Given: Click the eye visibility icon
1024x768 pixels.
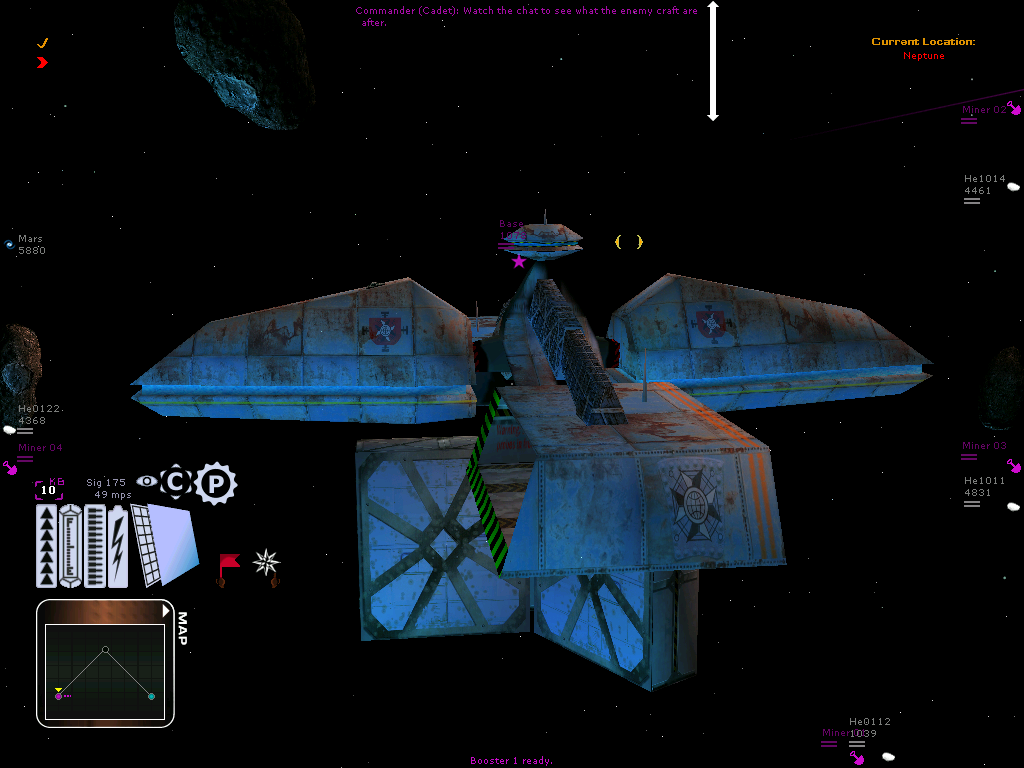Looking at the screenshot, I should point(147,481).
